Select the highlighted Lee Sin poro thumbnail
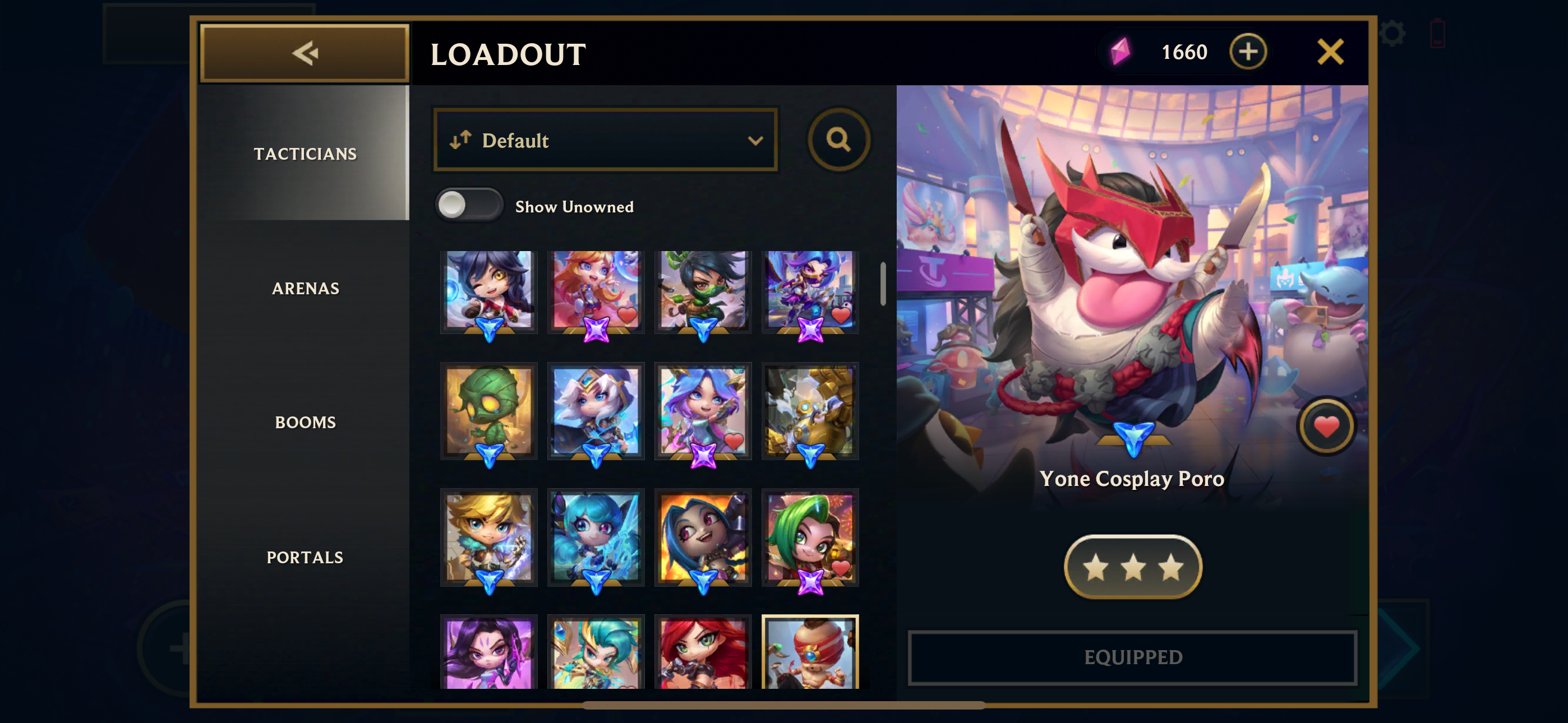1568x723 pixels. tap(810, 652)
